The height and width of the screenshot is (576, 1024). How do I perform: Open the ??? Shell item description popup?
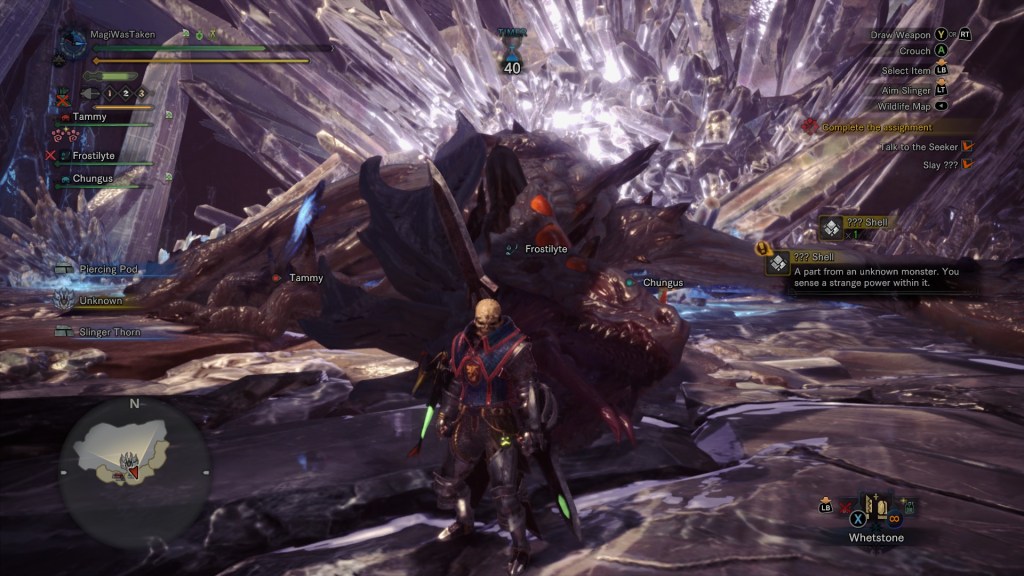pyautogui.click(x=872, y=270)
